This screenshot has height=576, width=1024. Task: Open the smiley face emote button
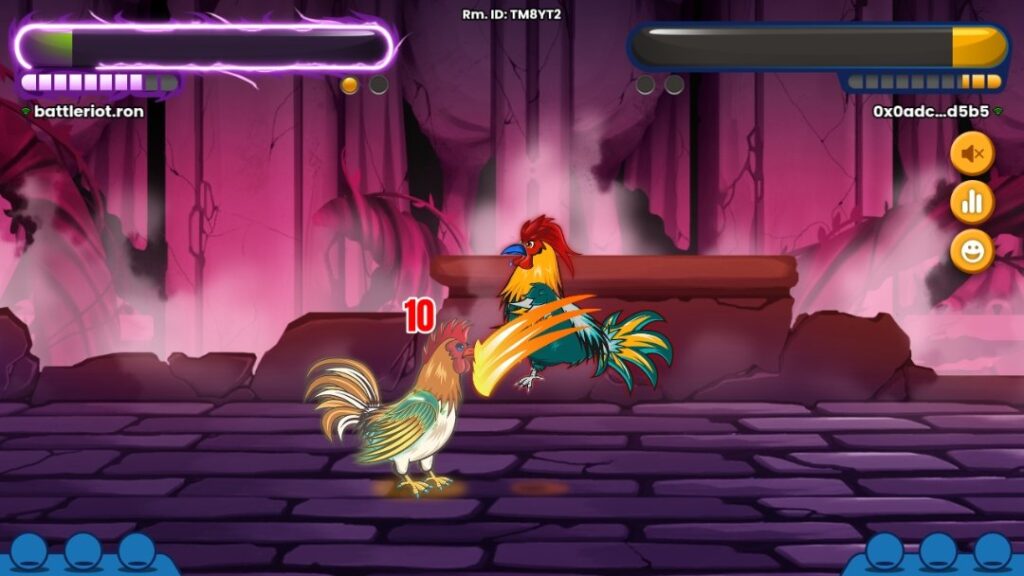point(972,251)
